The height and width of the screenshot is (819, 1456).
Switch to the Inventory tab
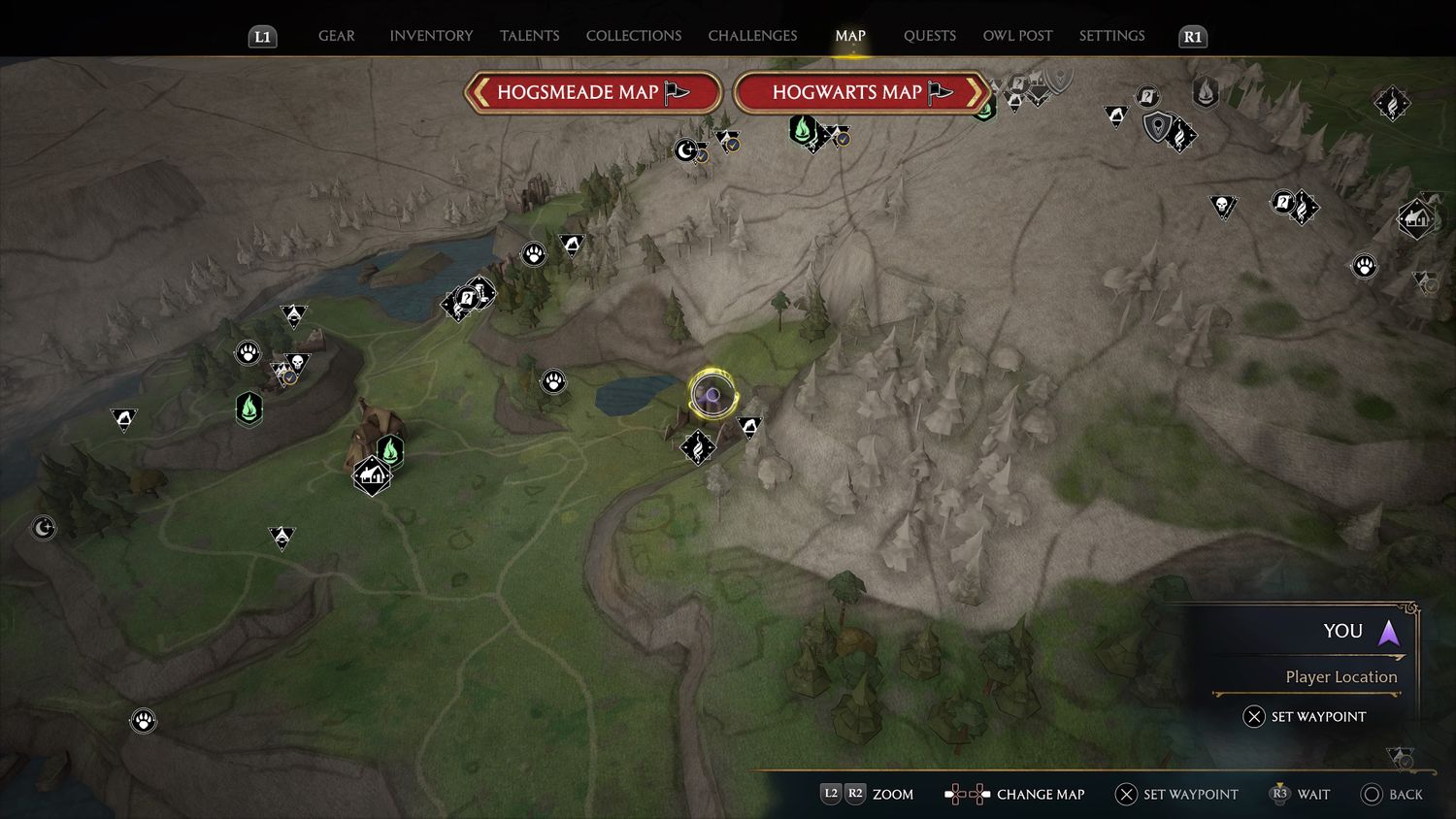coord(431,36)
